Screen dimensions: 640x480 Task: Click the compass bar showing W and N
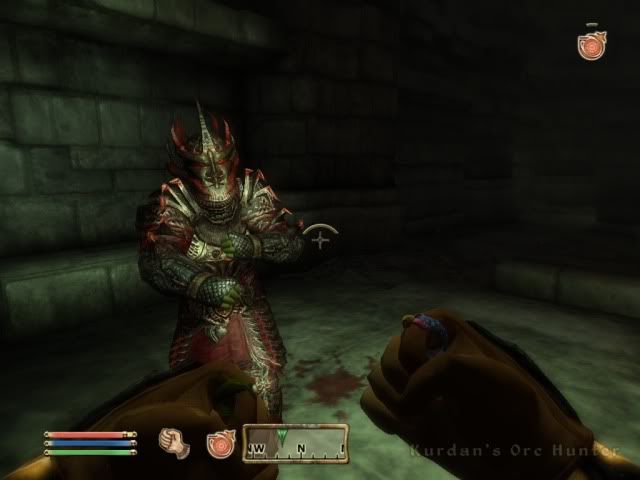tap(295, 442)
